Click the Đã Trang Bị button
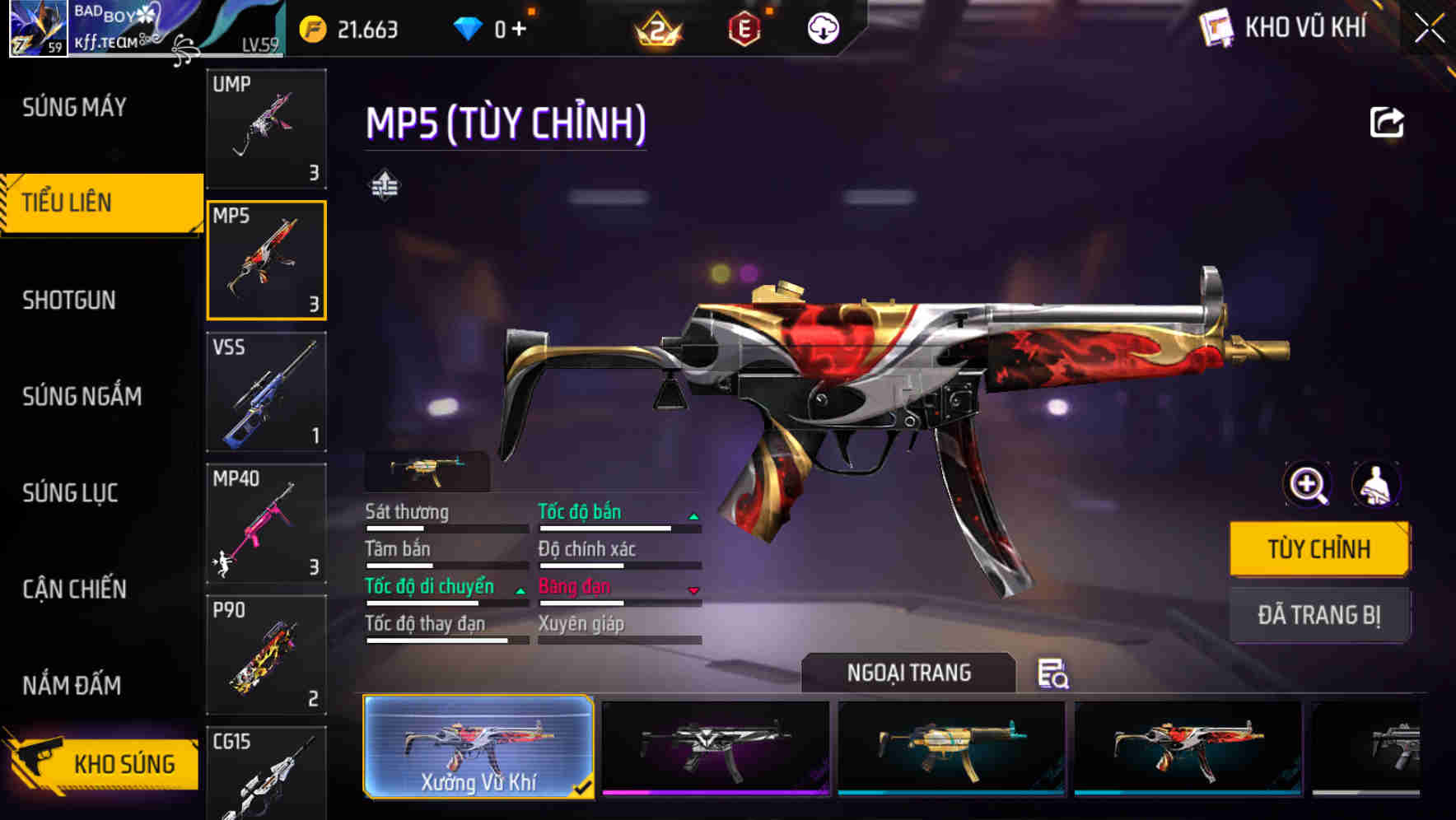Screen dimensions: 1456x820 click(1318, 615)
